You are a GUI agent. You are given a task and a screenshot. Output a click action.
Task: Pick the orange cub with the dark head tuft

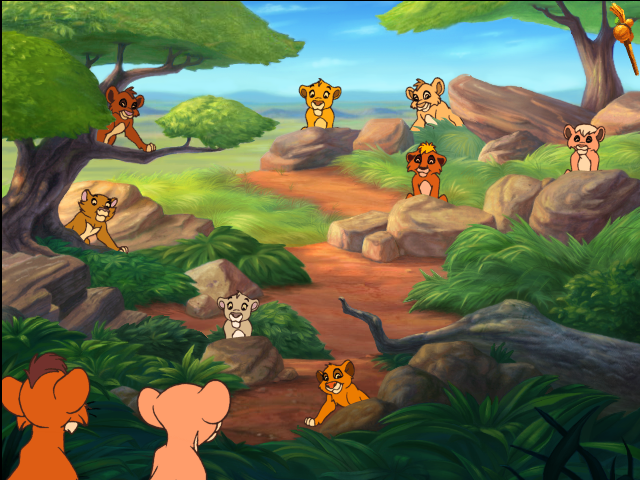point(426,170)
